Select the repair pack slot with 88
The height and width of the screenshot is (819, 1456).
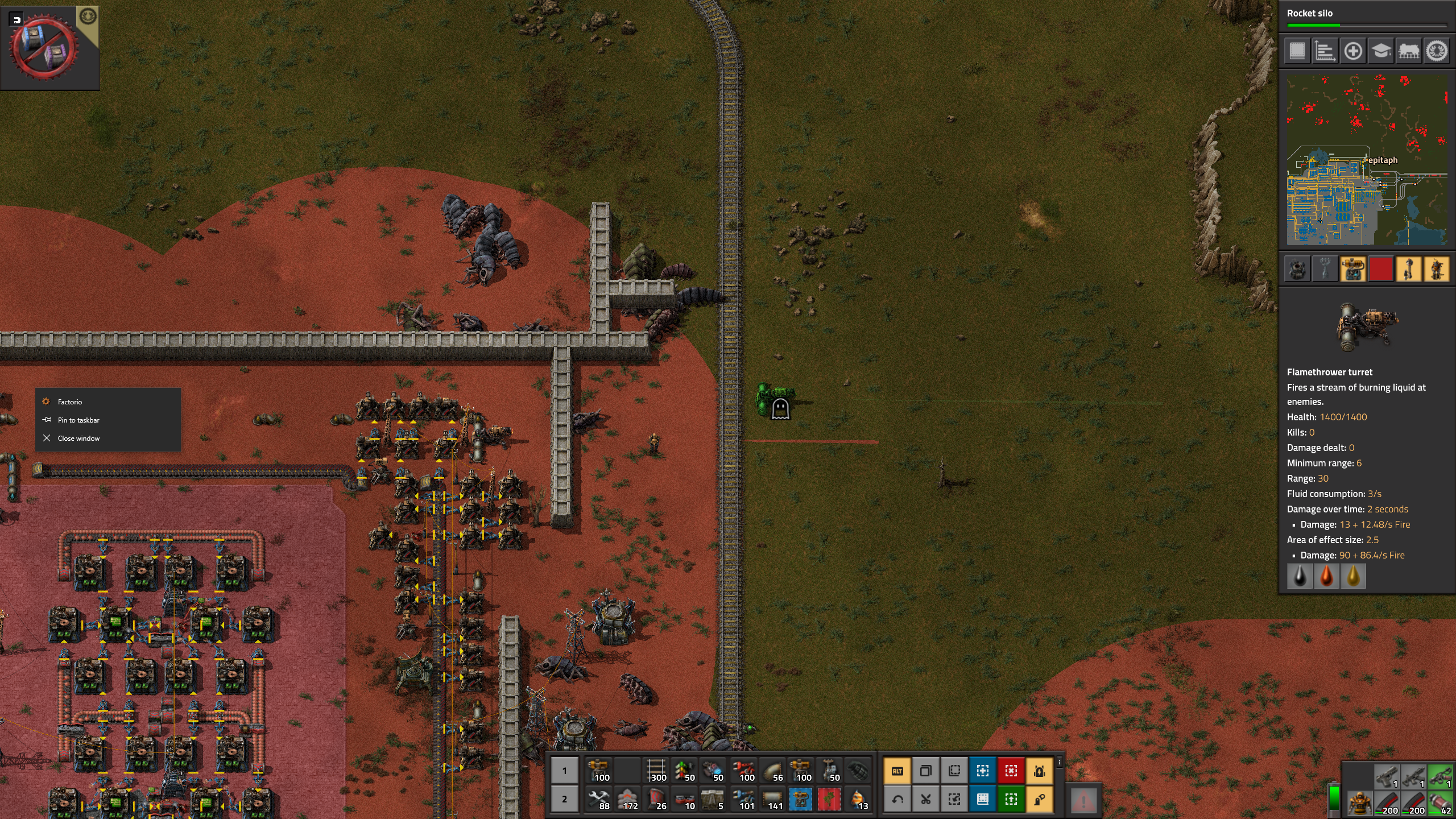click(x=599, y=799)
